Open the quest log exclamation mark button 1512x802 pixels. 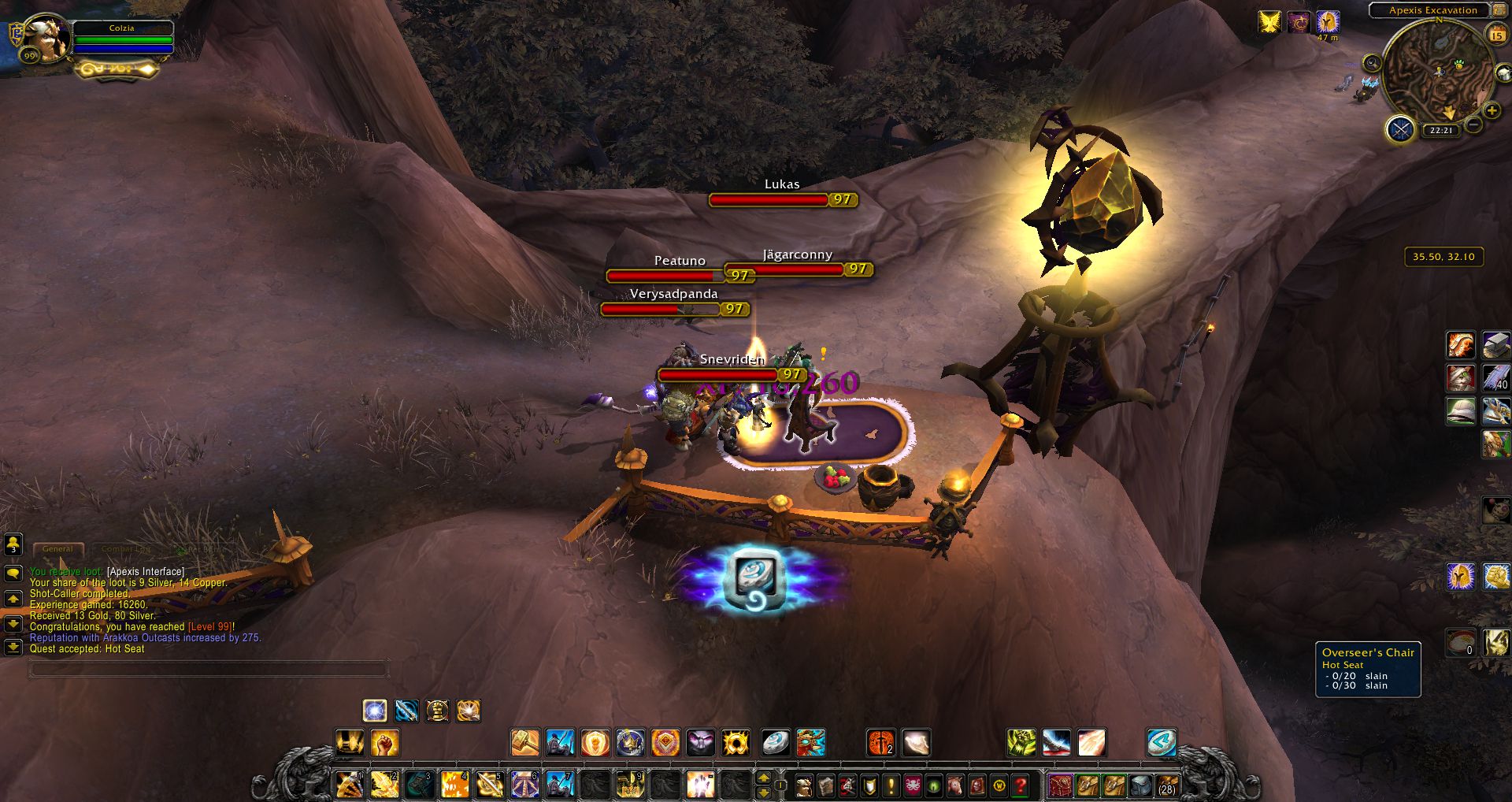pyautogui.click(x=891, y=785)
